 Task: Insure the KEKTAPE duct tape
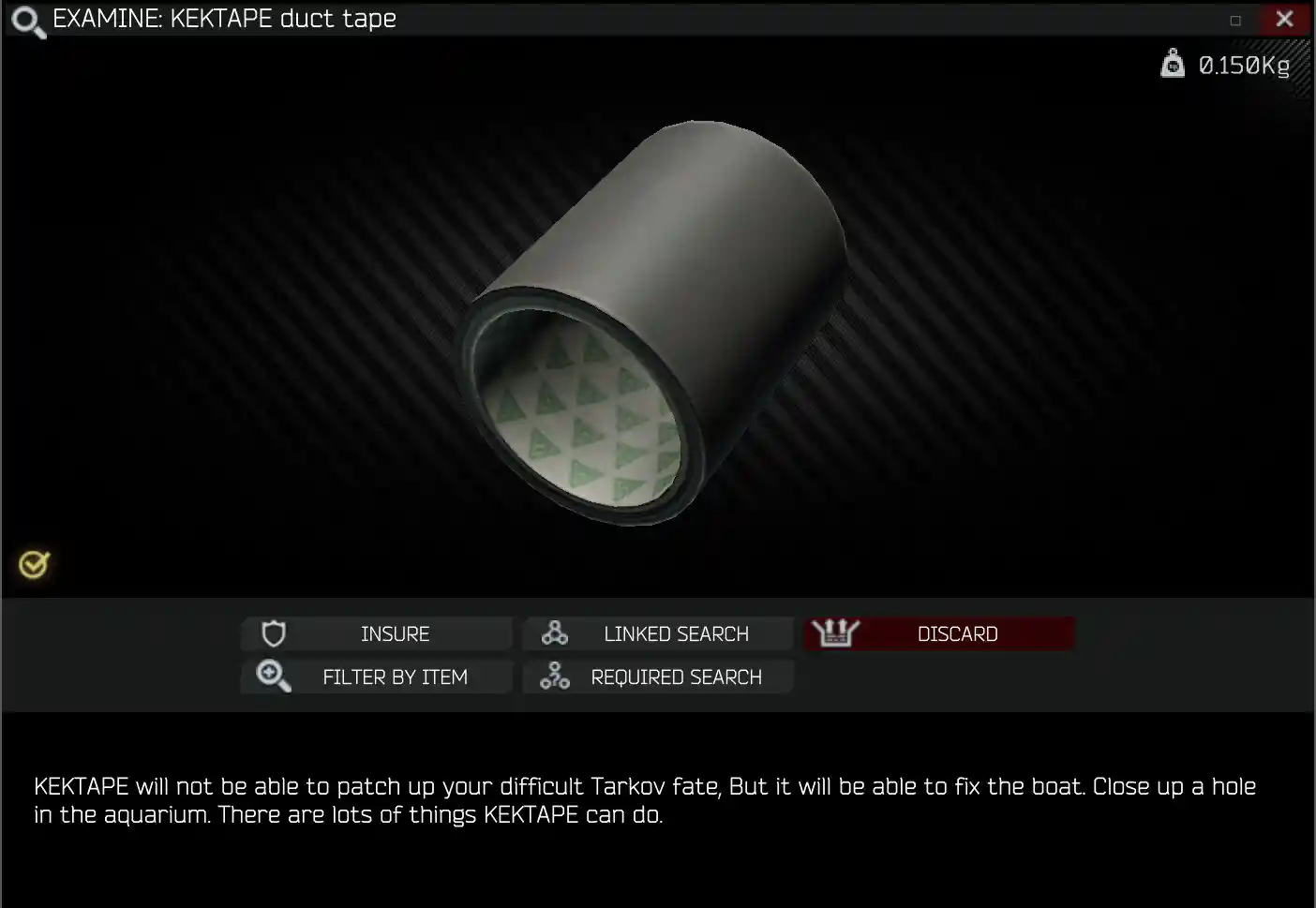point(395,633)
